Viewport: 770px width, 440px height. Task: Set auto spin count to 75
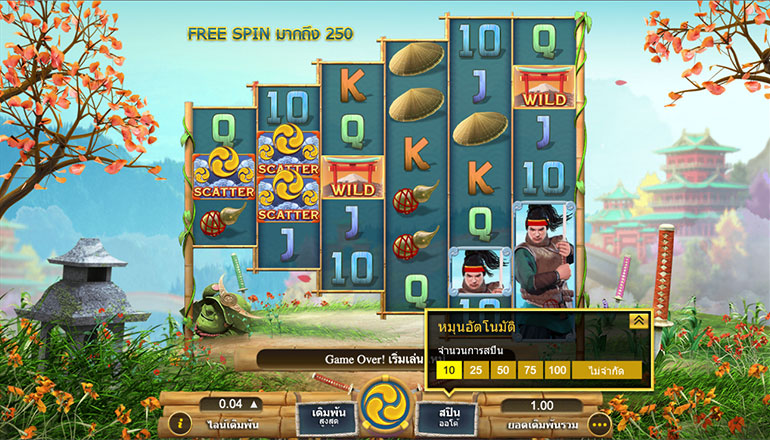pos(530,372)
